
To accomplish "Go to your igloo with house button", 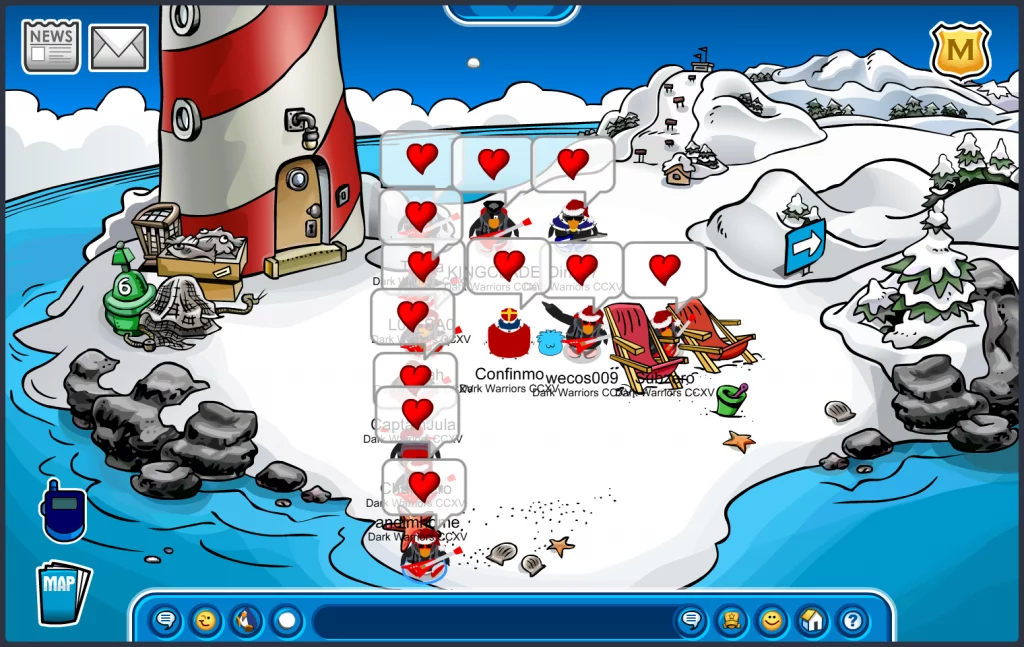I will [812, 621].
